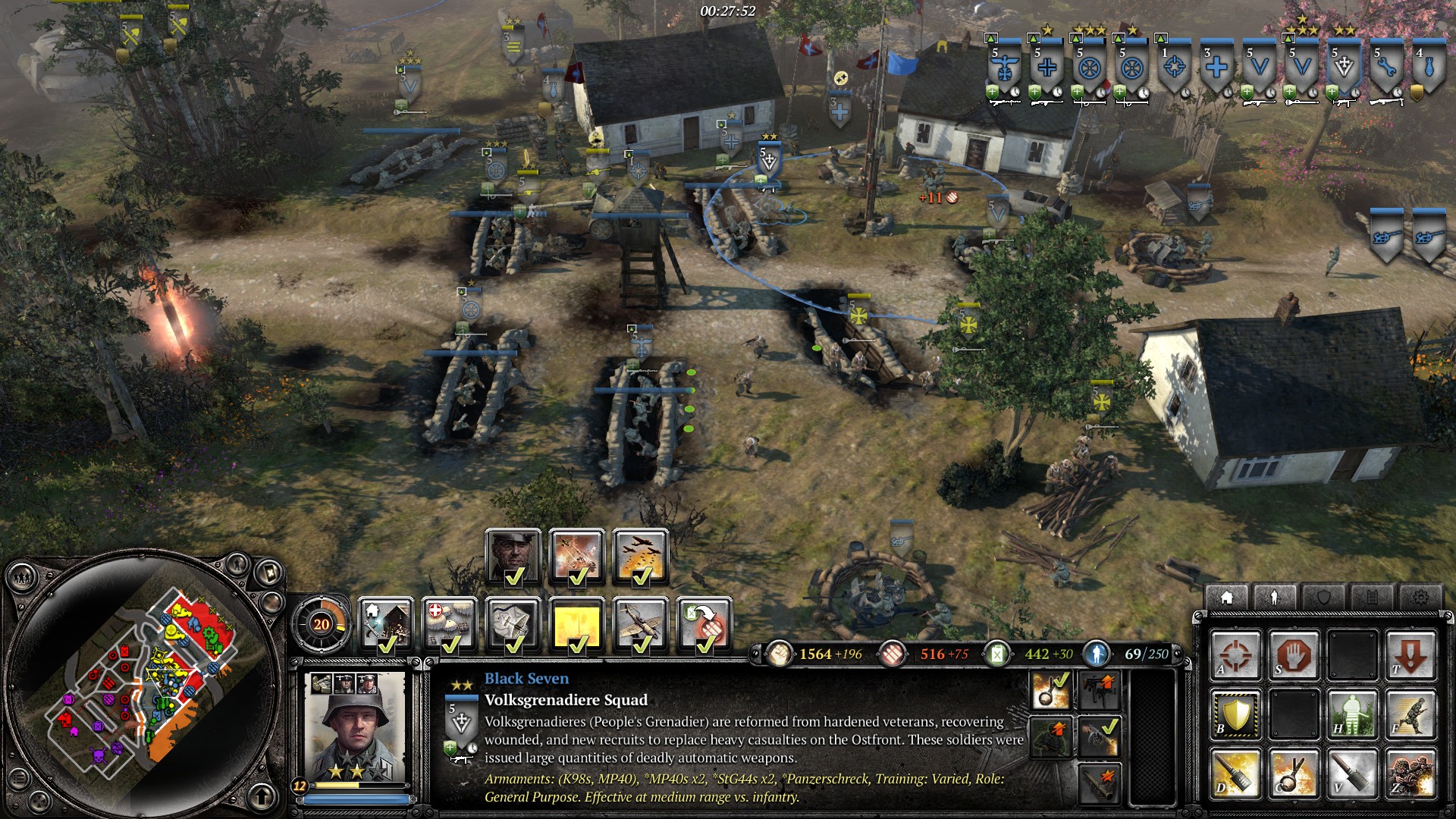
Task: Activate the camouflage ability (H)
Action: click(x=1351, y=715)
